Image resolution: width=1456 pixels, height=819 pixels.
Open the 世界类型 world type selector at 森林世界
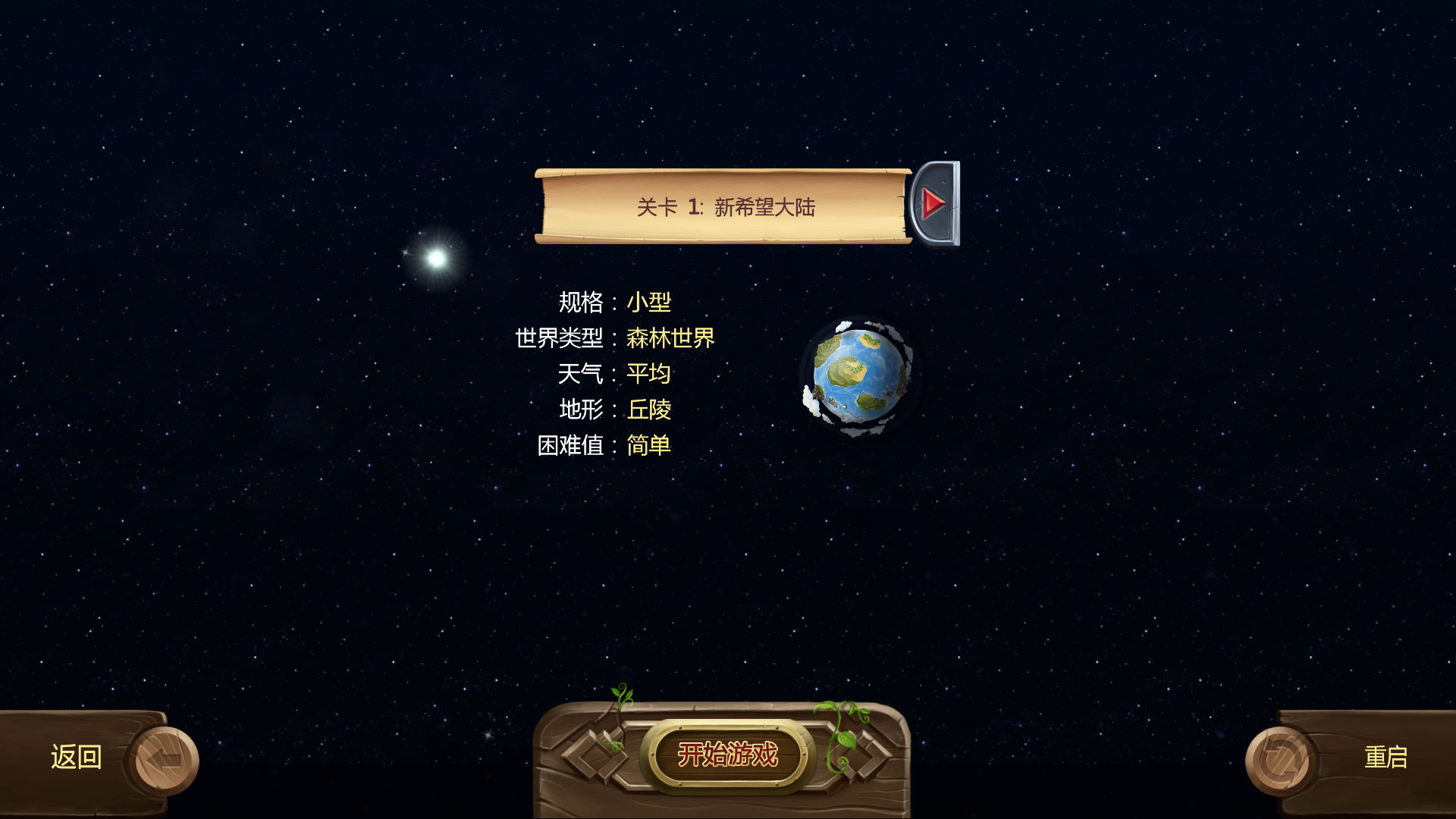coord(670,337)
